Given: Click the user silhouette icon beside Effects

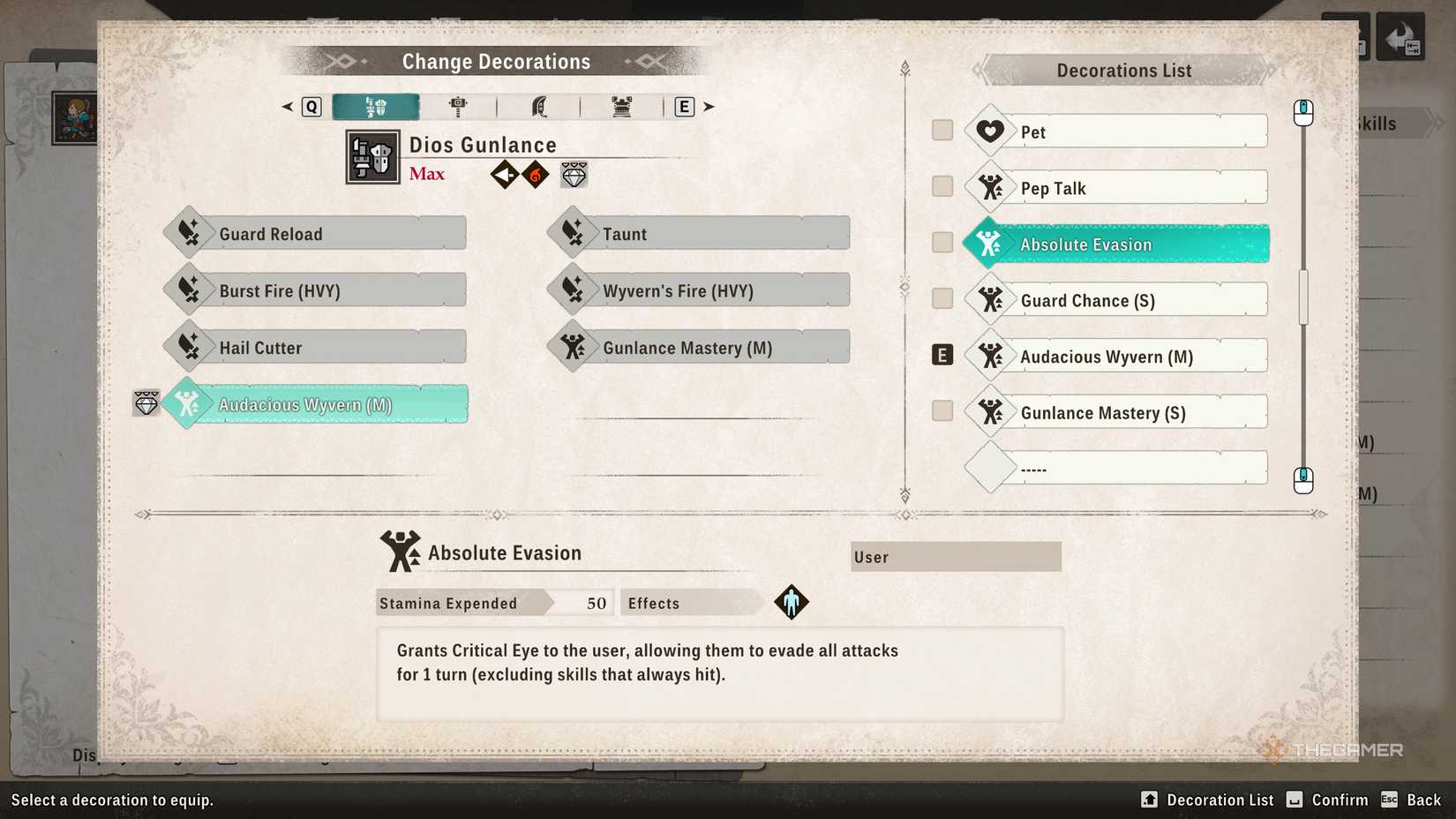Looking at the screenshot, I should [792, 602].
